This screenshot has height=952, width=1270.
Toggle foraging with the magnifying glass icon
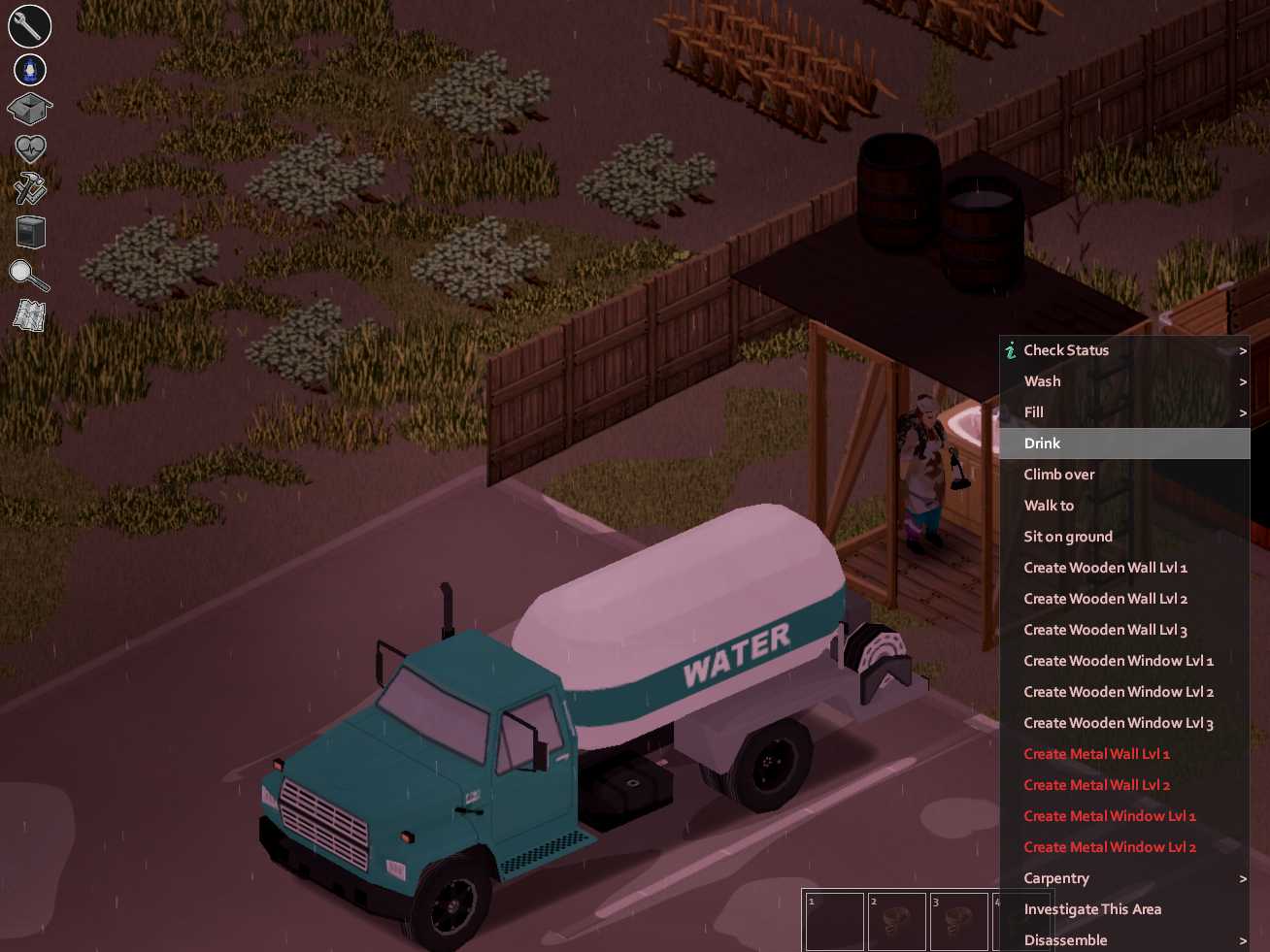28,276
